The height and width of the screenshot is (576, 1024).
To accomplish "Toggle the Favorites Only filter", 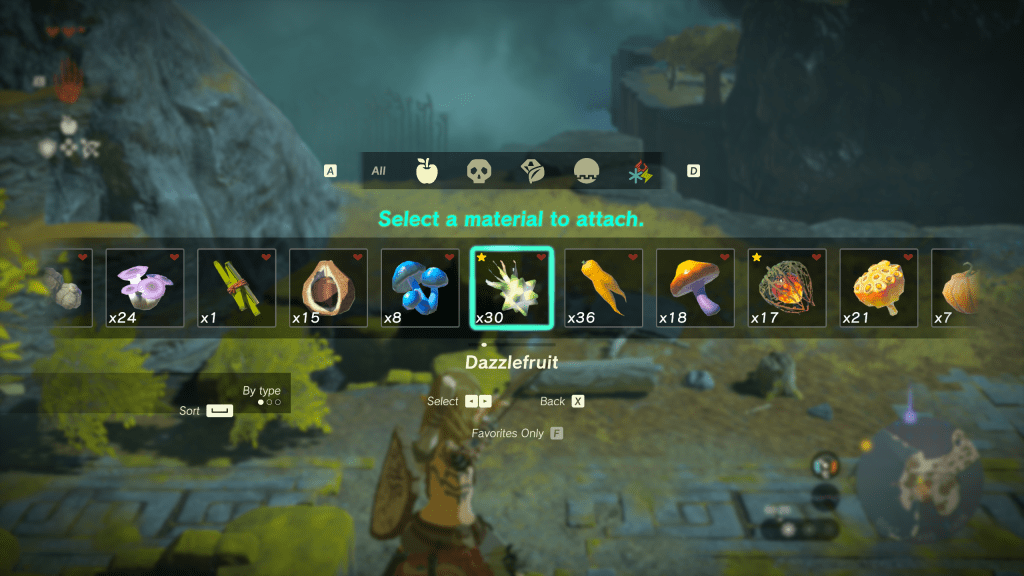I will [556, 434].
